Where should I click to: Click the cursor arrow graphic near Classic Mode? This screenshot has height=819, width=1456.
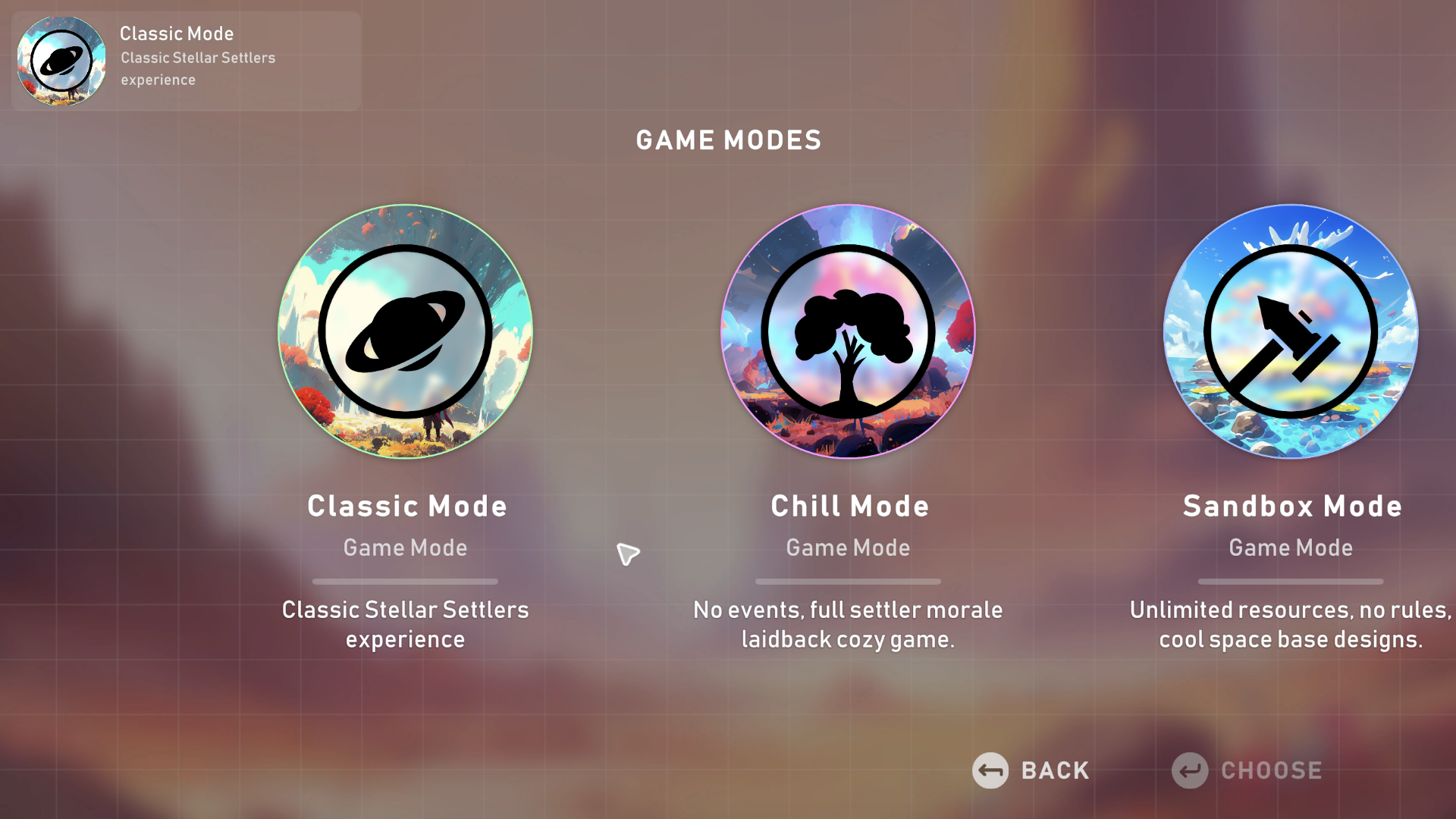pyautogui.click(x=628, y=554)
